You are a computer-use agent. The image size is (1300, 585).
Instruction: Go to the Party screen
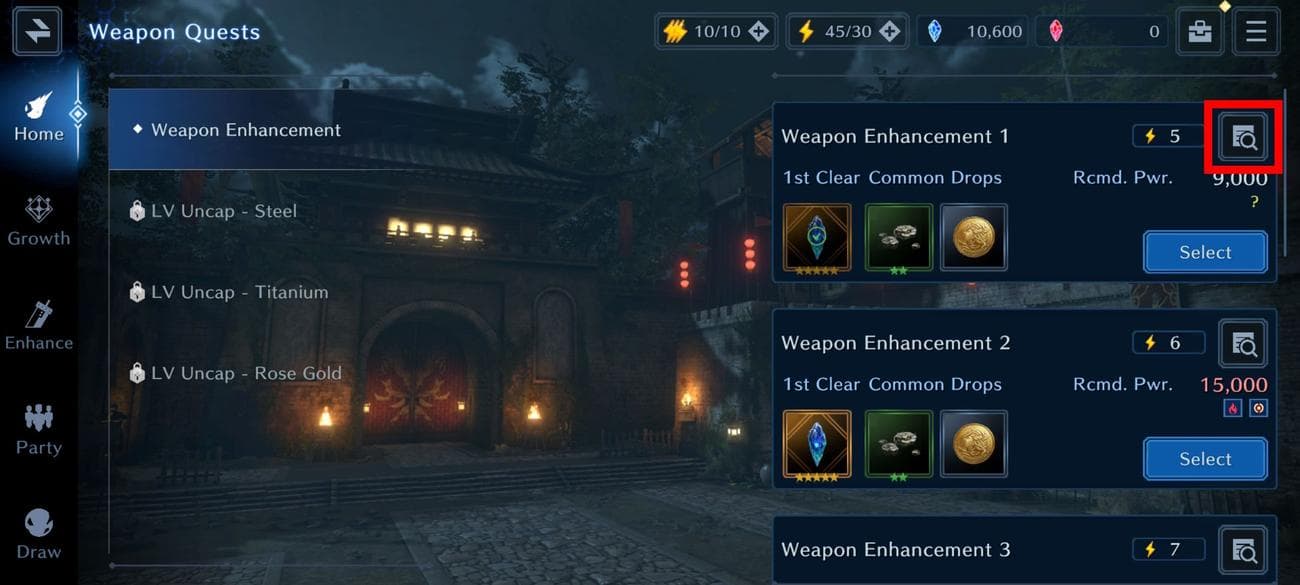coord(39,430)
